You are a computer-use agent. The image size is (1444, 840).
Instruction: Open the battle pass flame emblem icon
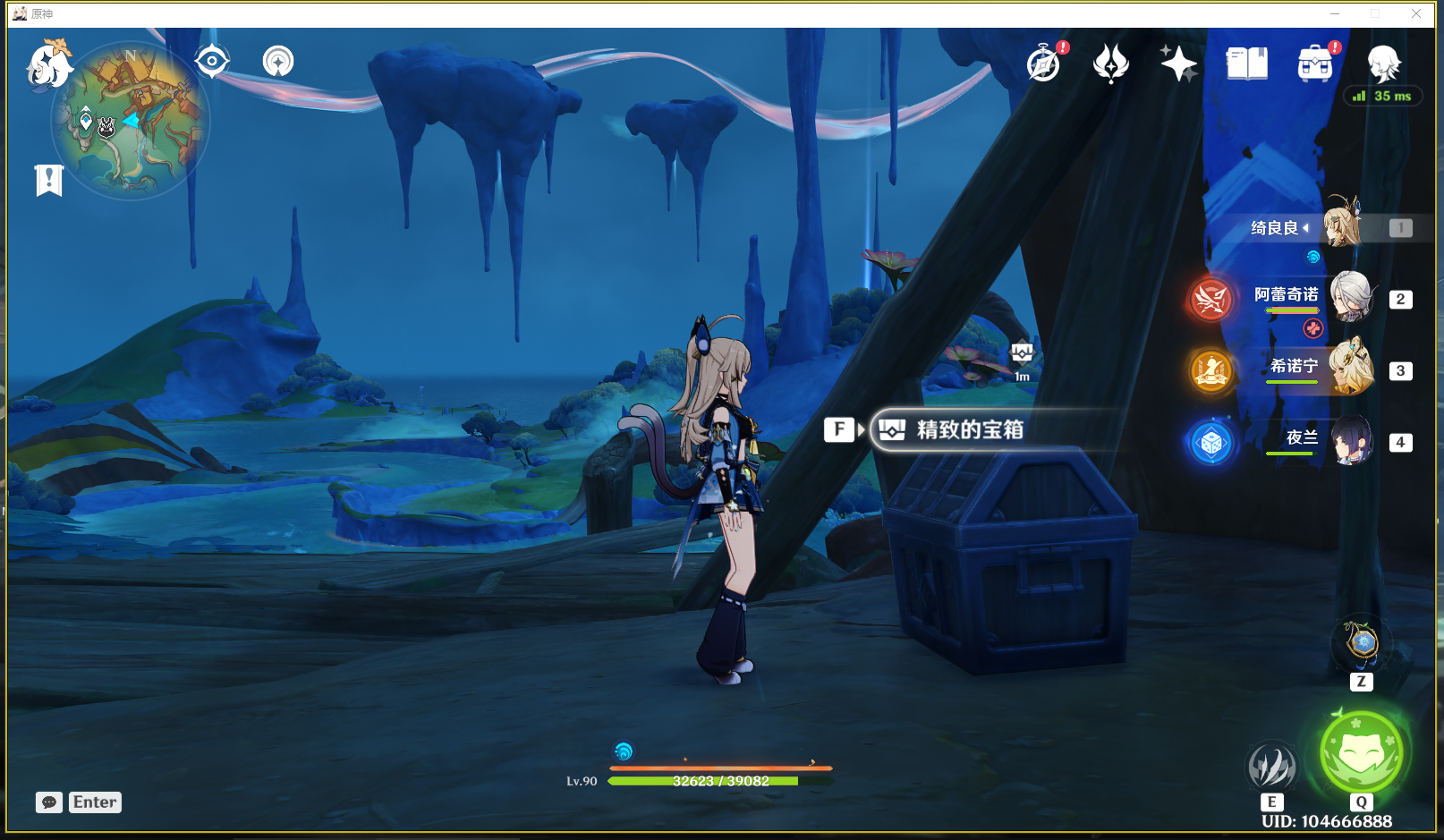1110,64
